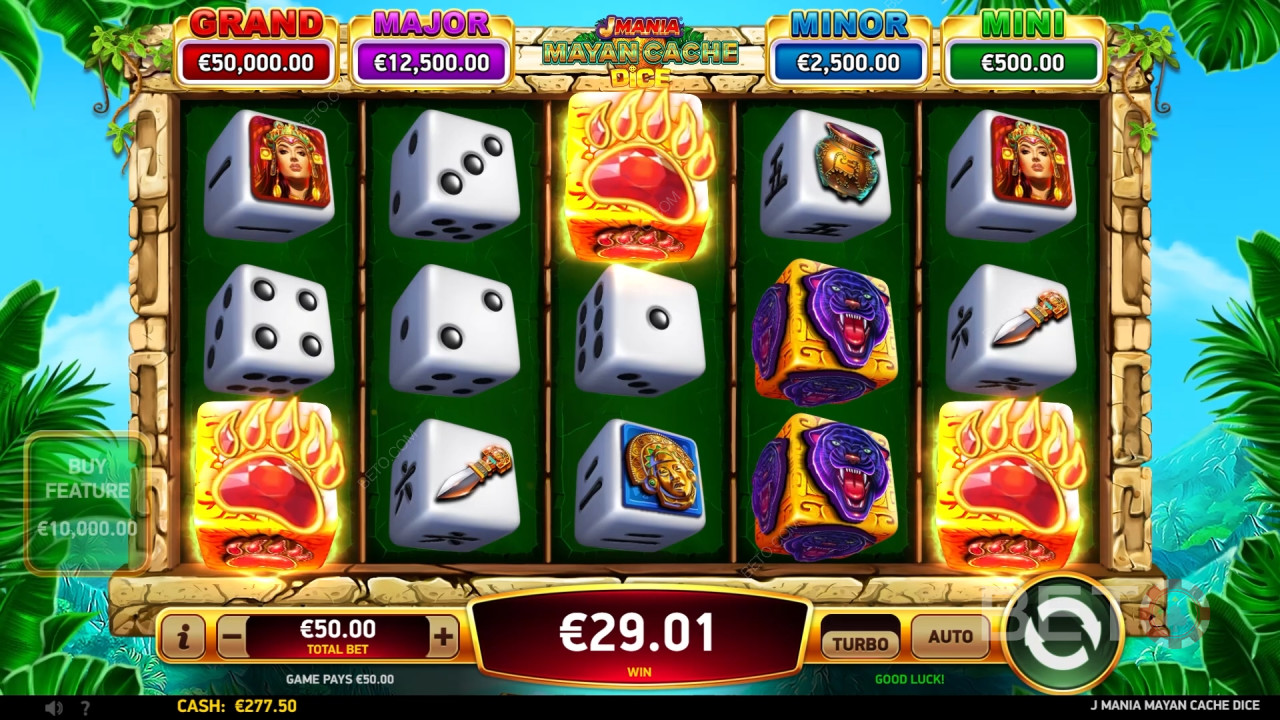Viewport: 1280px width, 720px height.
Task: Toggle Turbo spin mode
Action: tap(860, 642)
